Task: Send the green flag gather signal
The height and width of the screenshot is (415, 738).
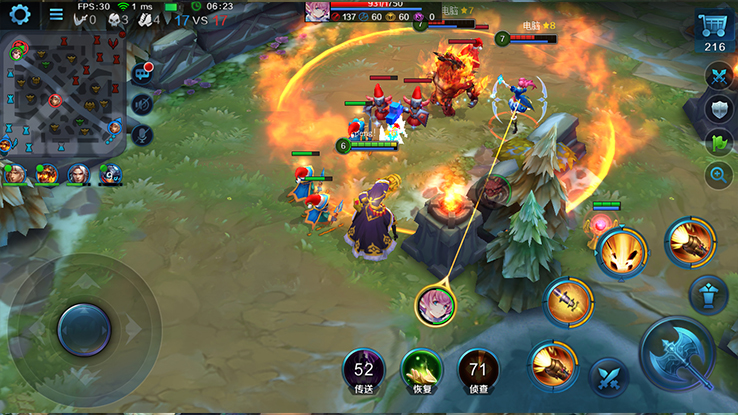Action: [719, 143]
